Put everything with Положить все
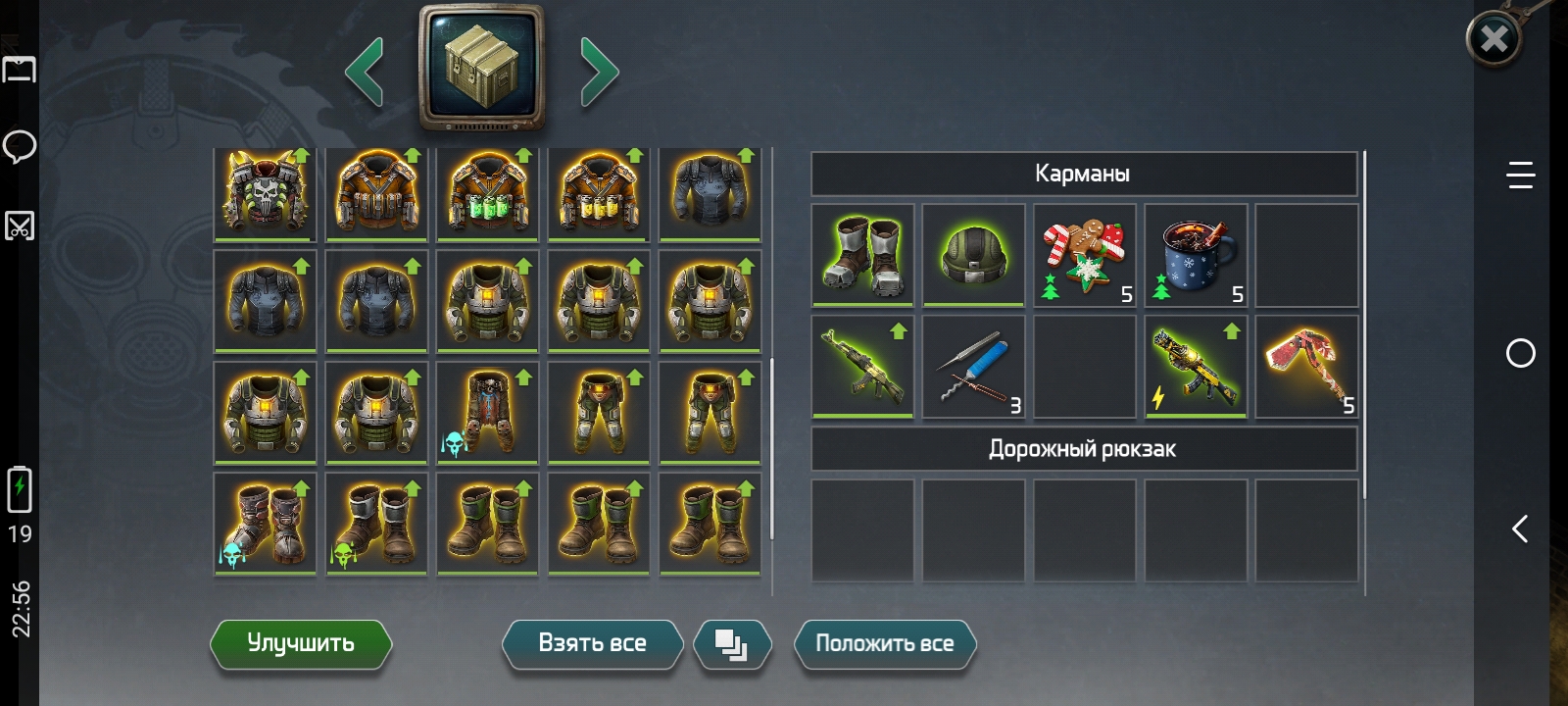 click(x=884, y=644)
